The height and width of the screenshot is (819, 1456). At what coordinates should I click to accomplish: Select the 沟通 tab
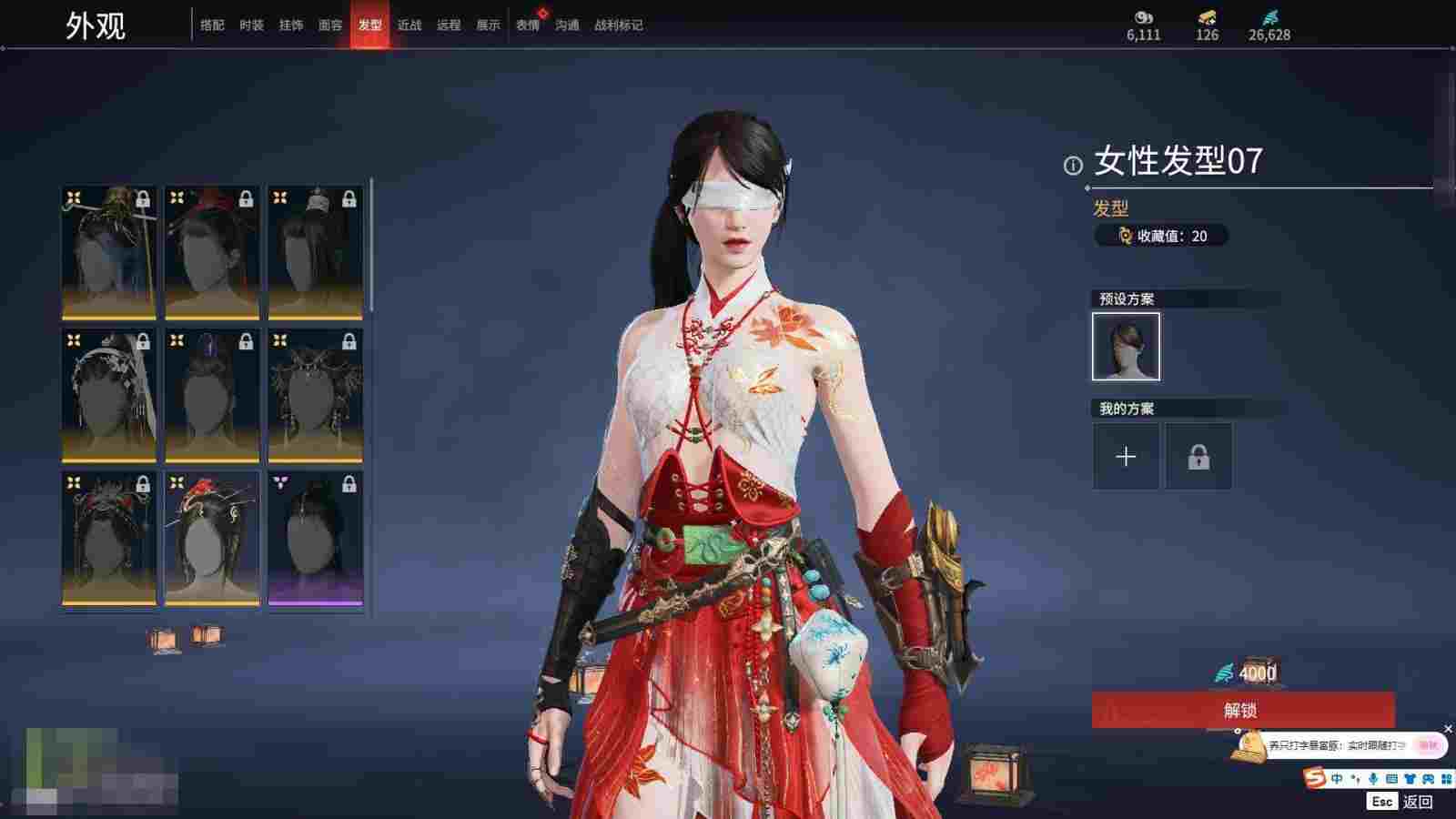(x=567, y=25)
